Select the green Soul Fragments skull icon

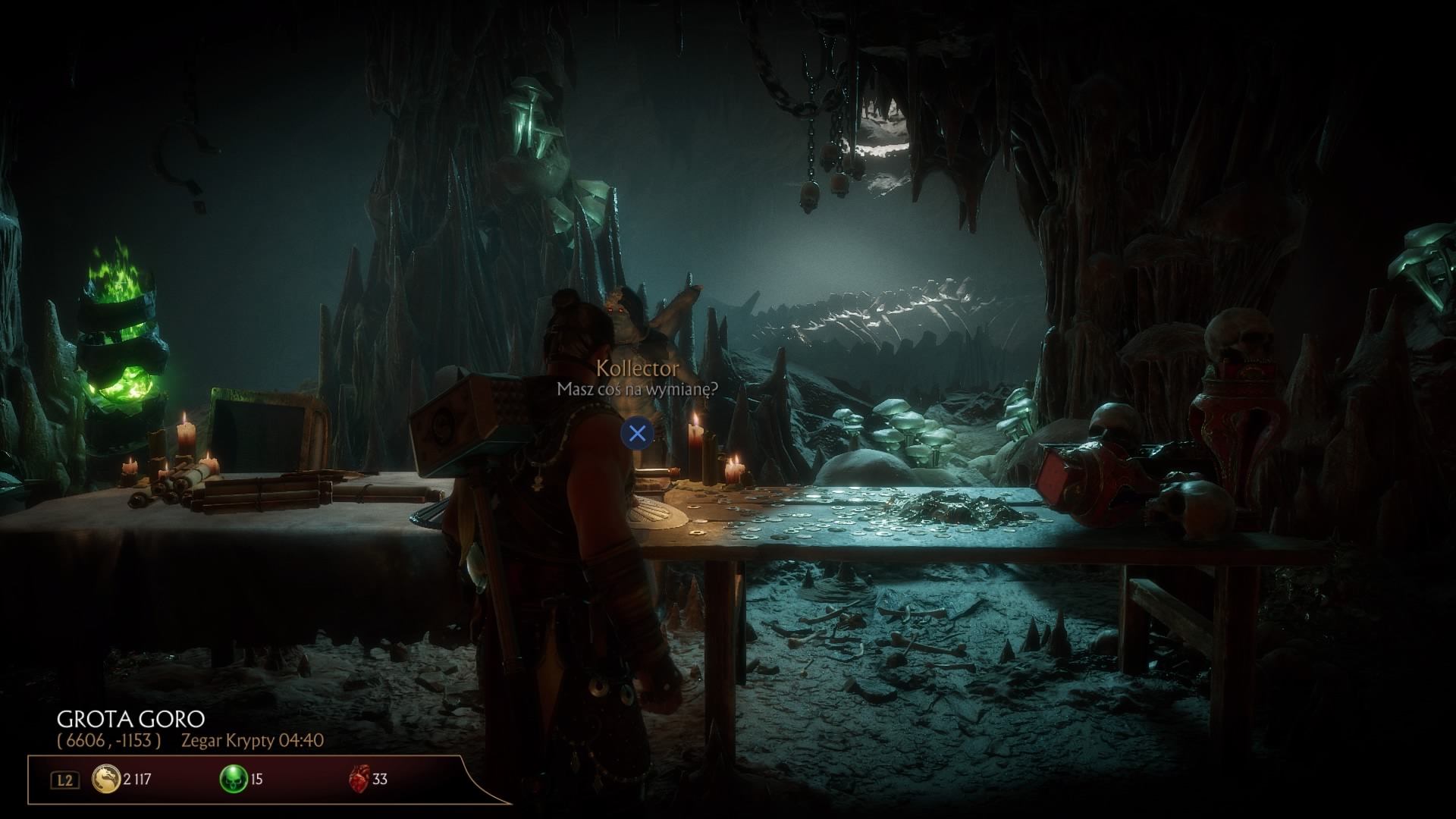(x=233, y=779)
